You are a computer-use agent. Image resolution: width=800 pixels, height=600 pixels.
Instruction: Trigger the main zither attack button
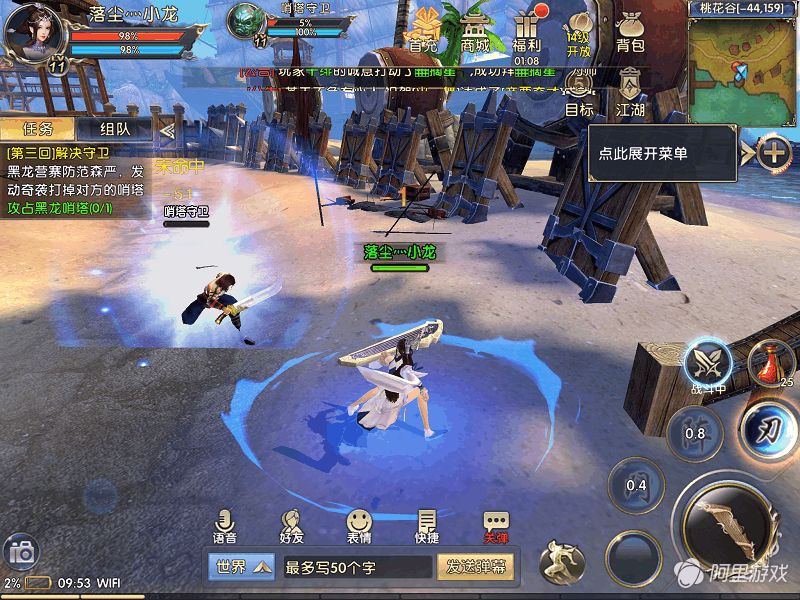[727, 525]
